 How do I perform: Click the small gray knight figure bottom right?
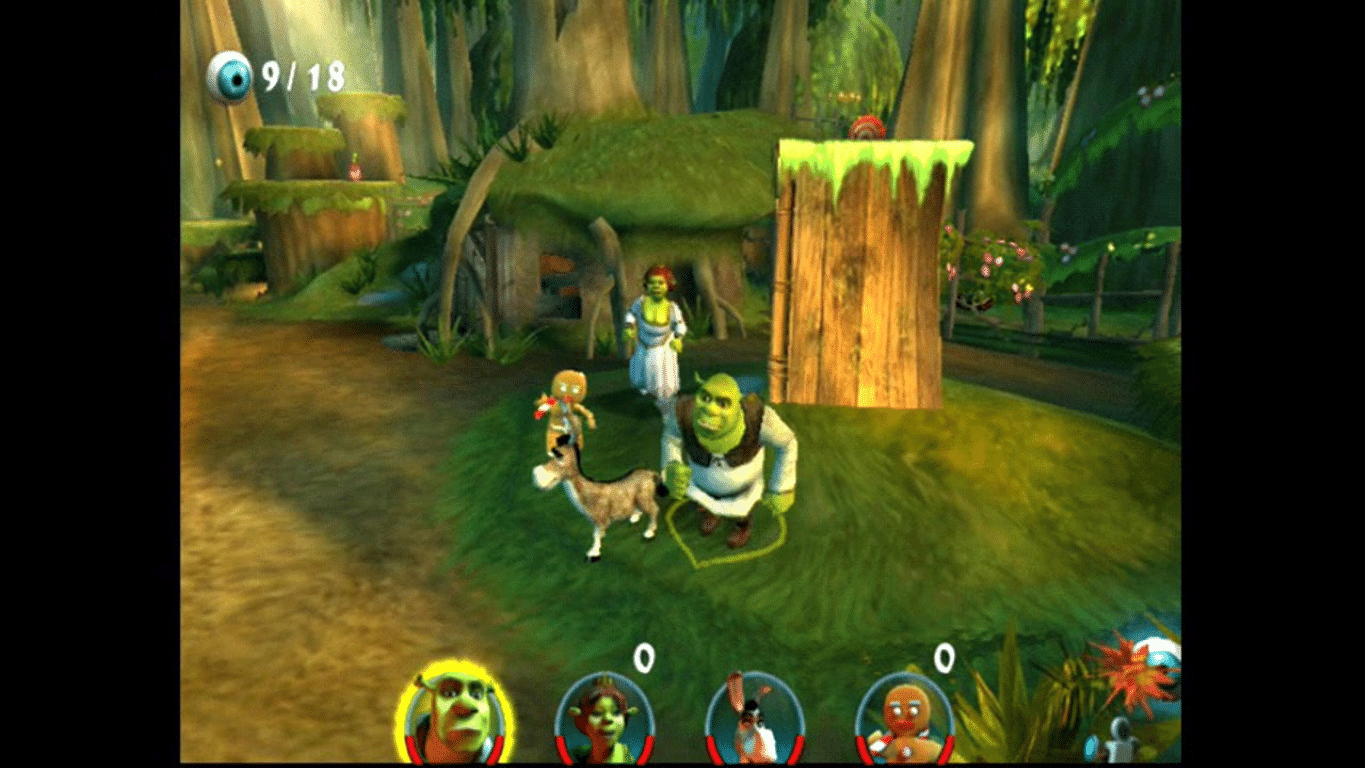click(x=1122, y=740)
